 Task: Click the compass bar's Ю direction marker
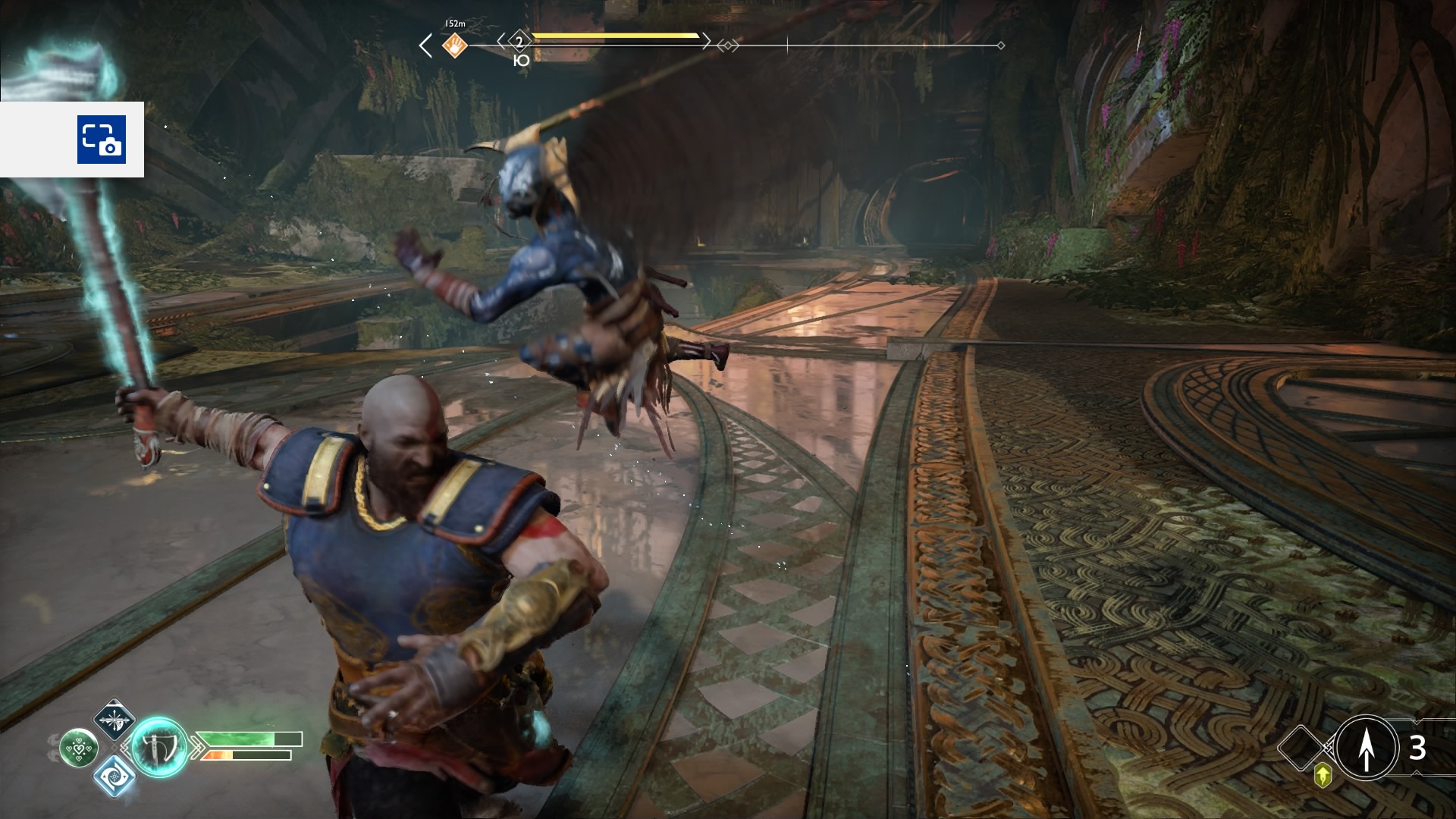tap(521, 61)
